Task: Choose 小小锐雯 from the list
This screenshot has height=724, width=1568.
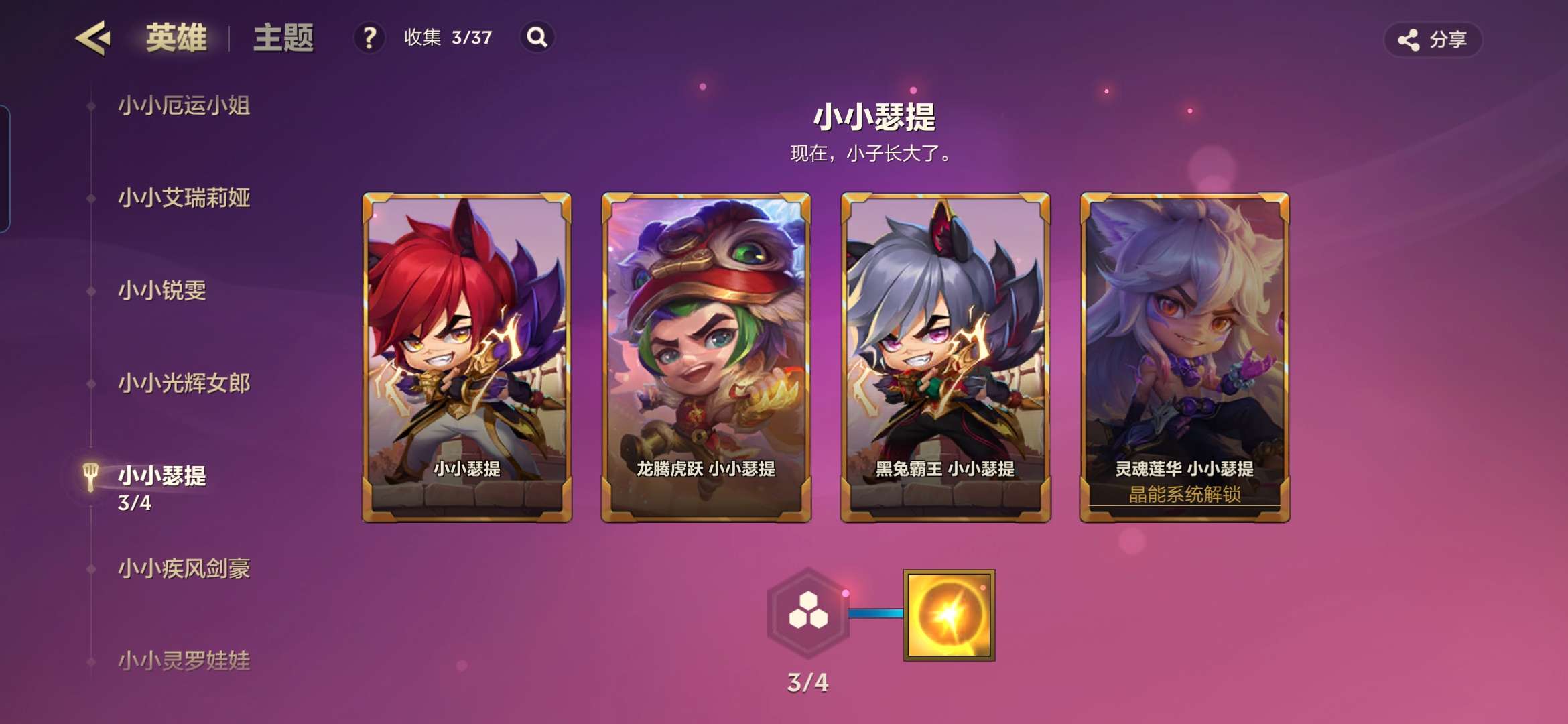Action: tap(162, 290)
